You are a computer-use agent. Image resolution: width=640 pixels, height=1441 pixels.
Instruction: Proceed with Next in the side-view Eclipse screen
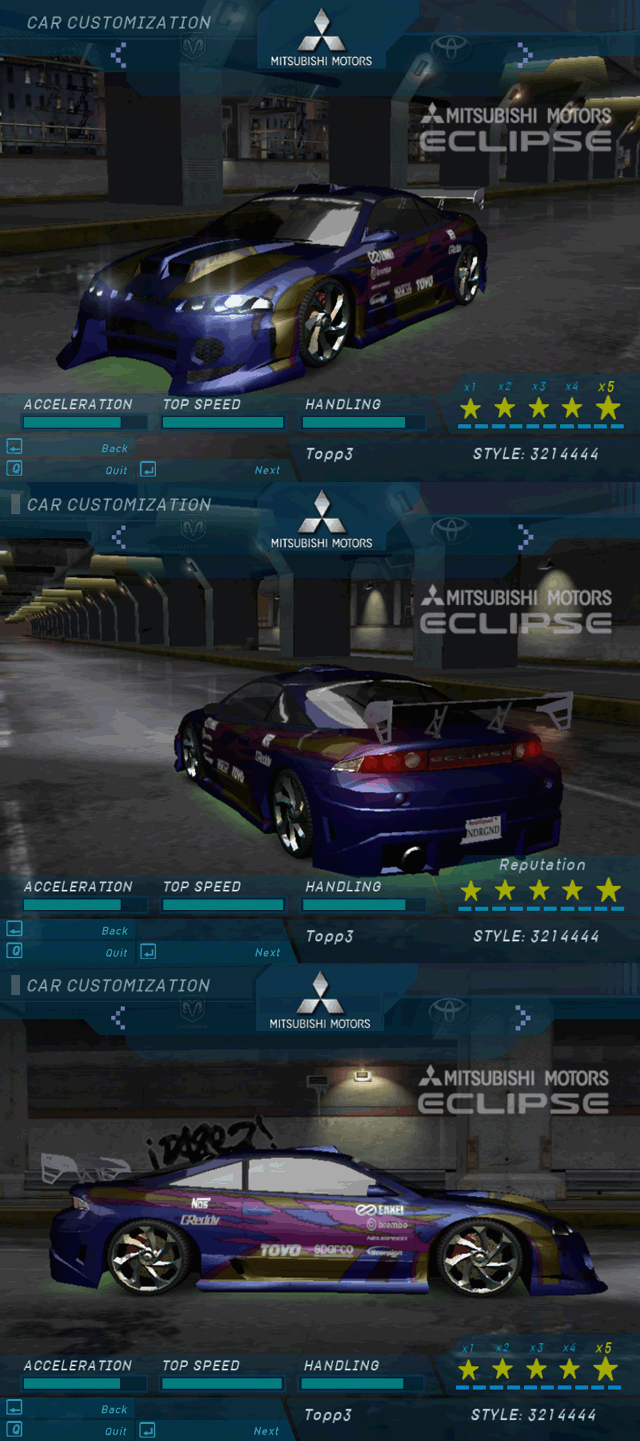click(266, 1431)
